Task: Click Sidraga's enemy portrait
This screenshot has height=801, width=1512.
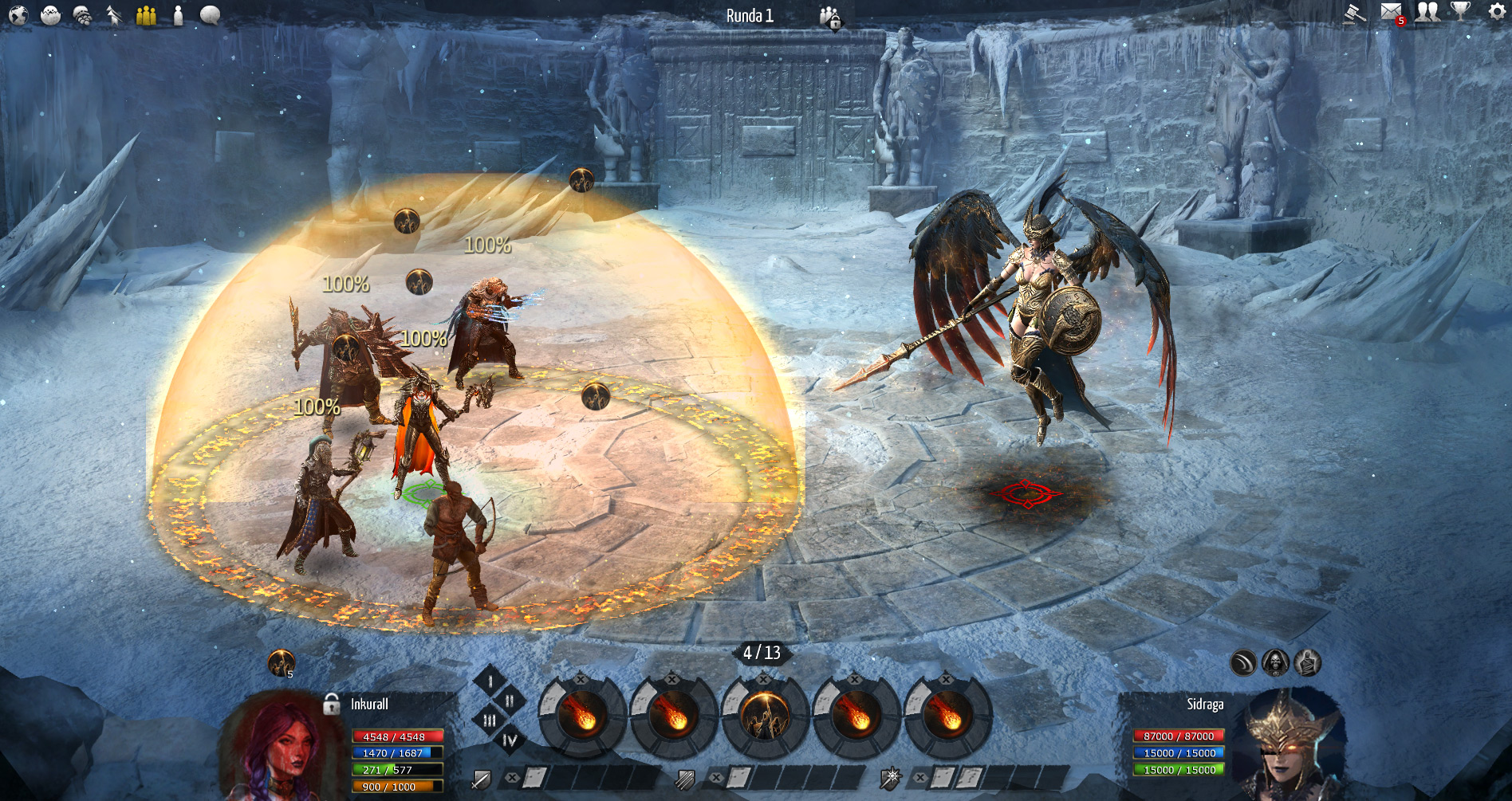Action: coord(1286,745)
